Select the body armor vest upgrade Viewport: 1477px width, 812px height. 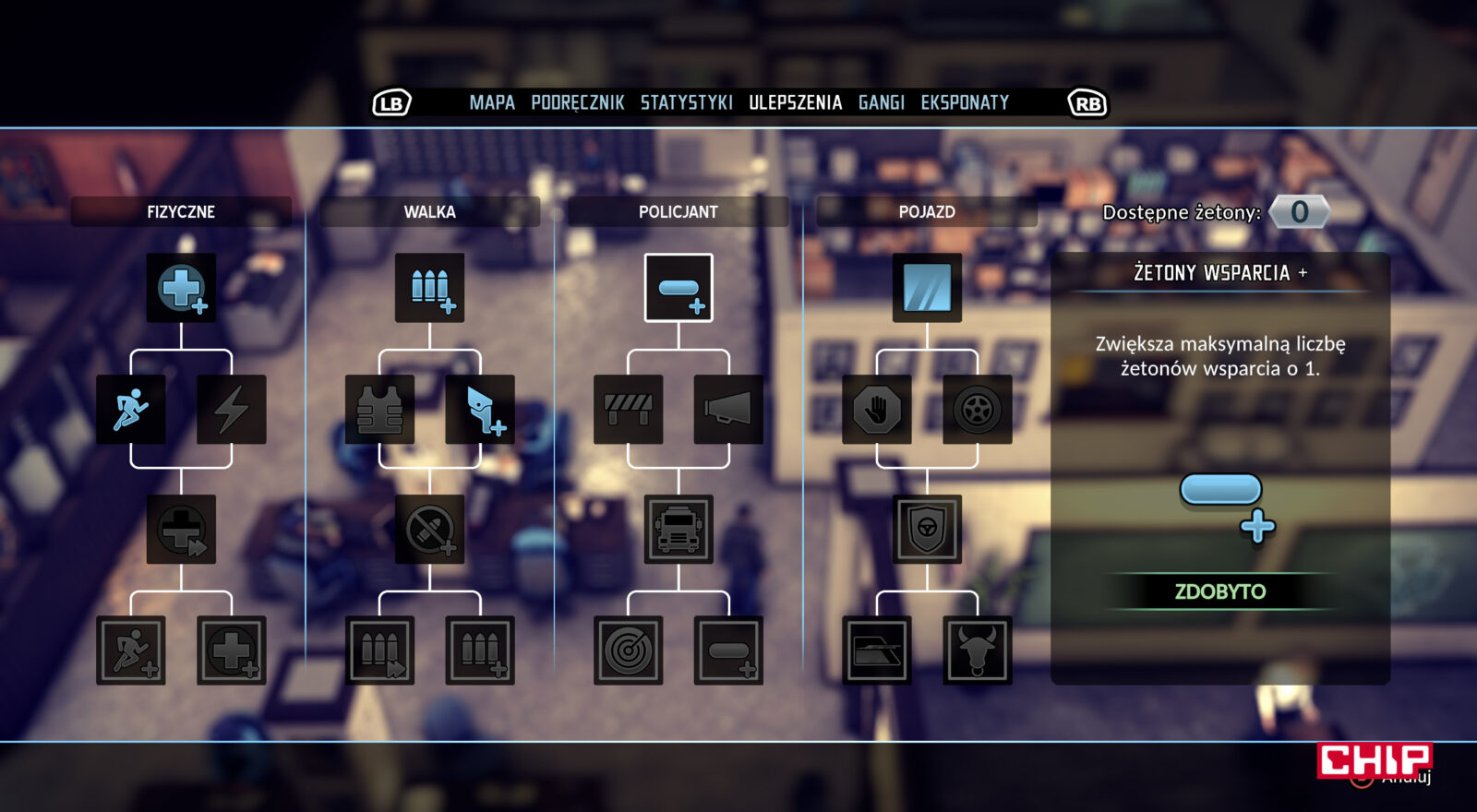pos(379,409)
